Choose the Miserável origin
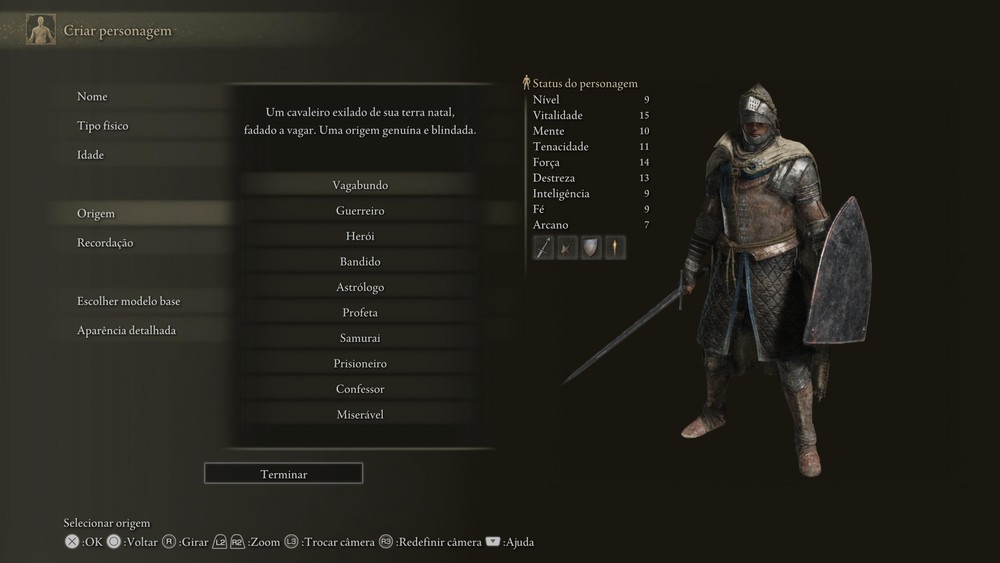This screenshot has width=1000, height=563. coord(360,414)
